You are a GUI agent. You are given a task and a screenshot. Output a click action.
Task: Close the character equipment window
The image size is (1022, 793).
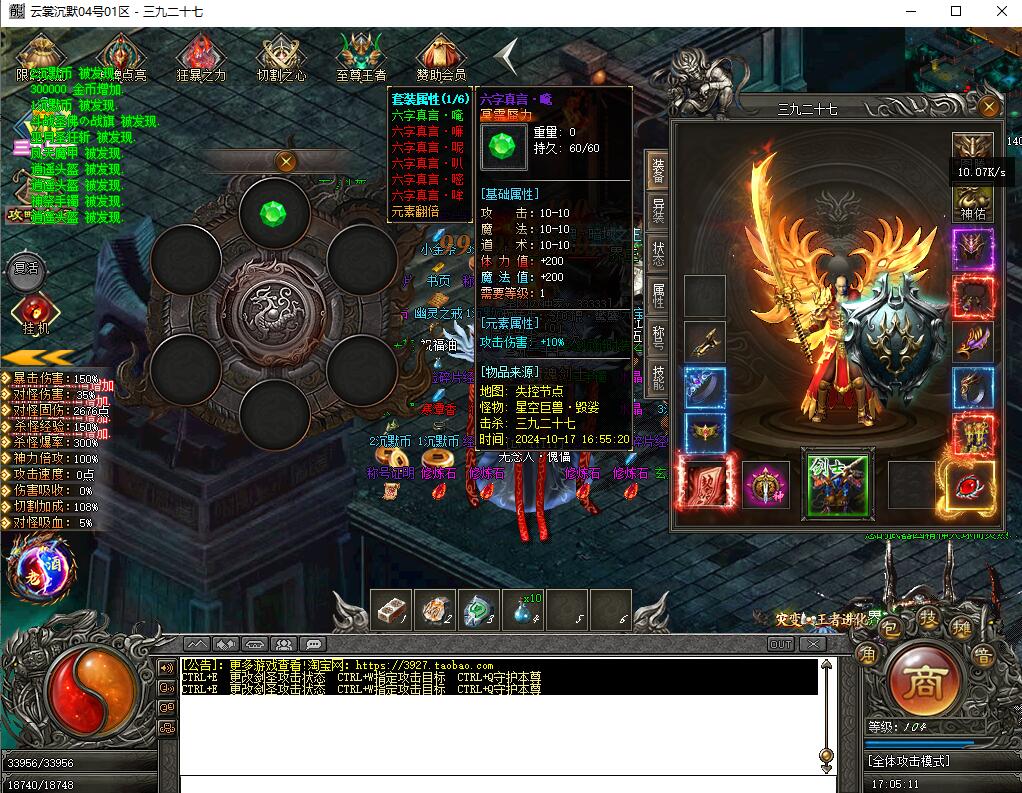pyautogui.click(x=988, y=108)
